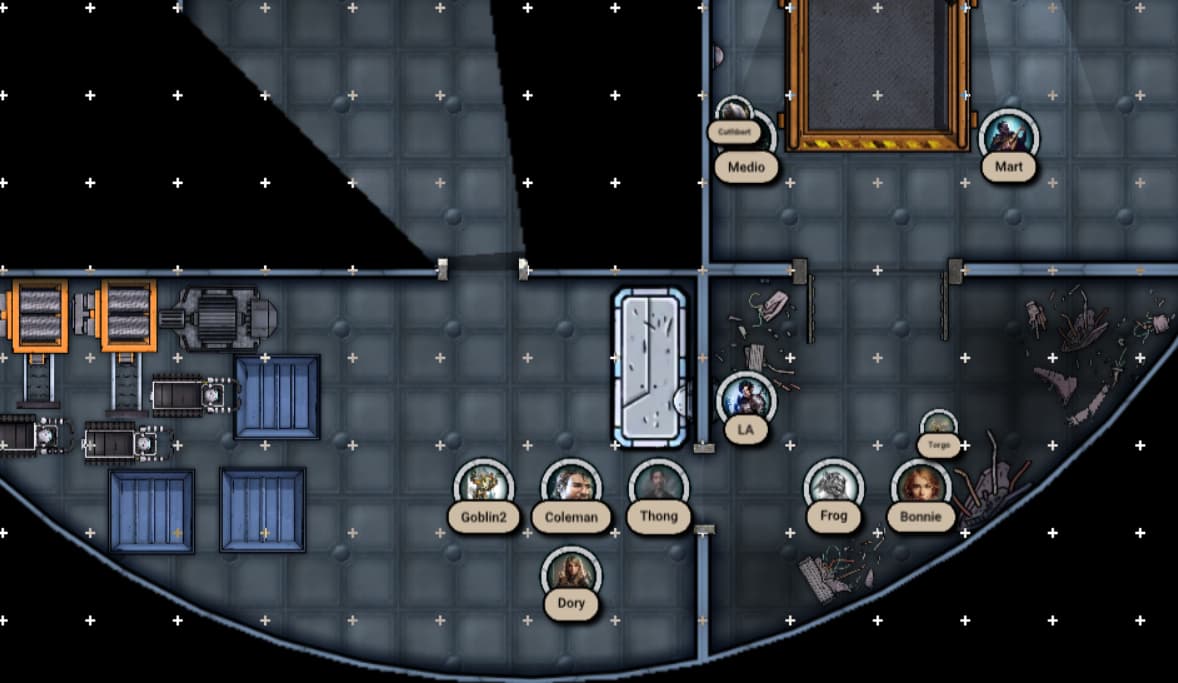Choose the Thong token

pyautogui.click(x=658, y=487)
